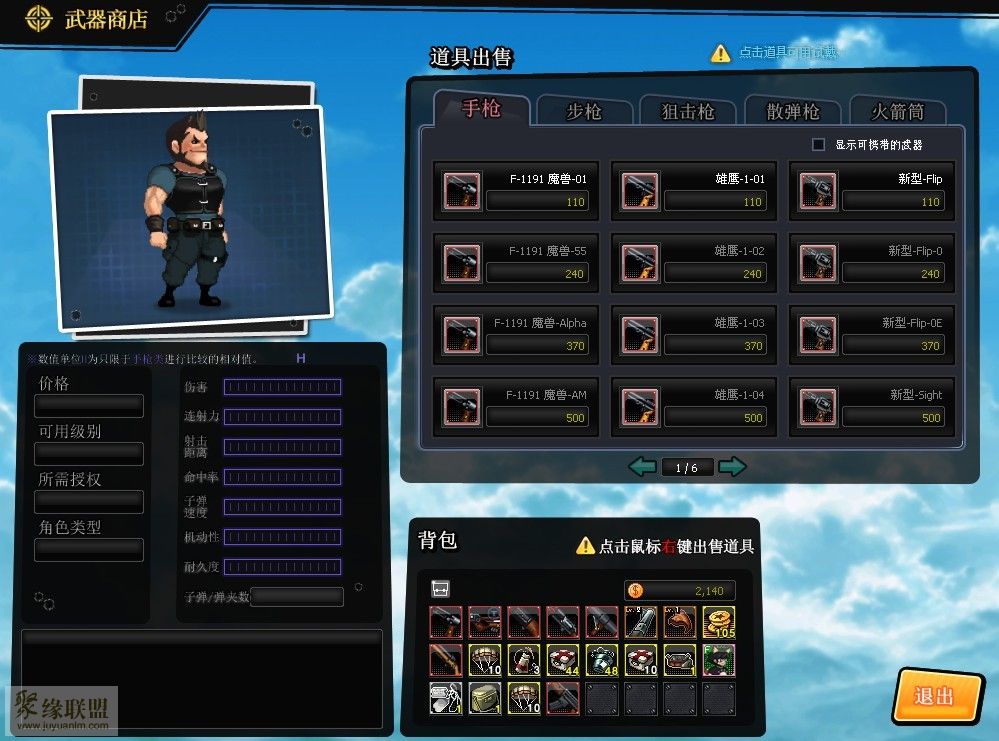Switch to the 步枪 rifle tab
The image size is (999, 741).
(x=584, y=111)
